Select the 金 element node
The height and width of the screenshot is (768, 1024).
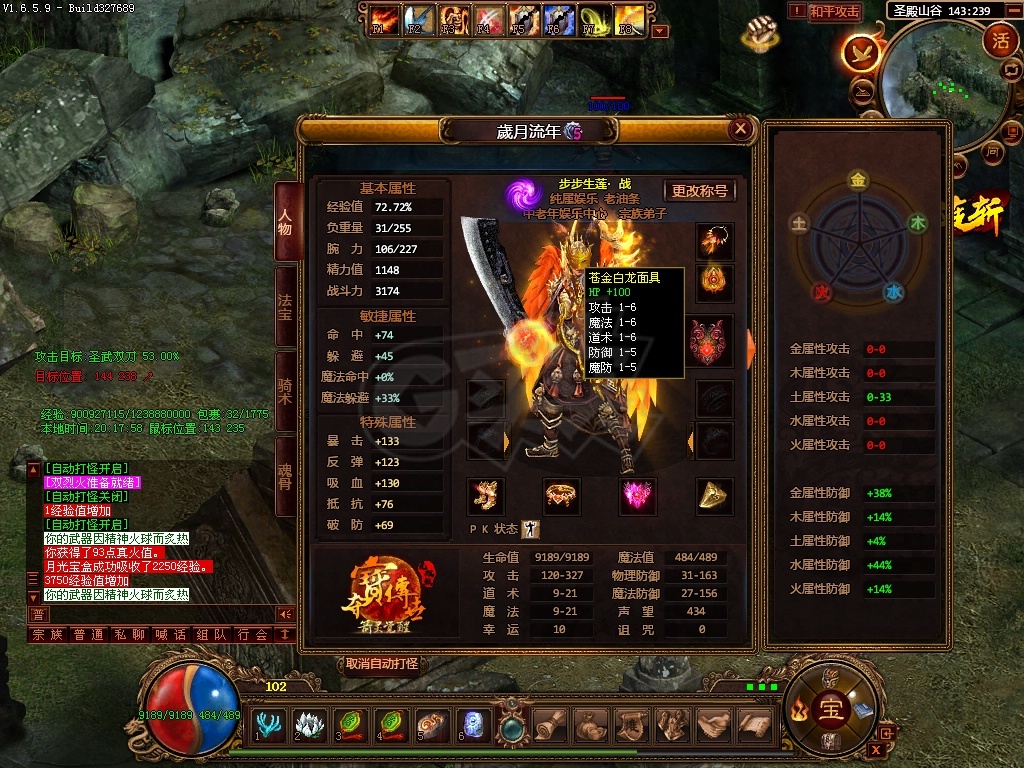tap(857, 181)
